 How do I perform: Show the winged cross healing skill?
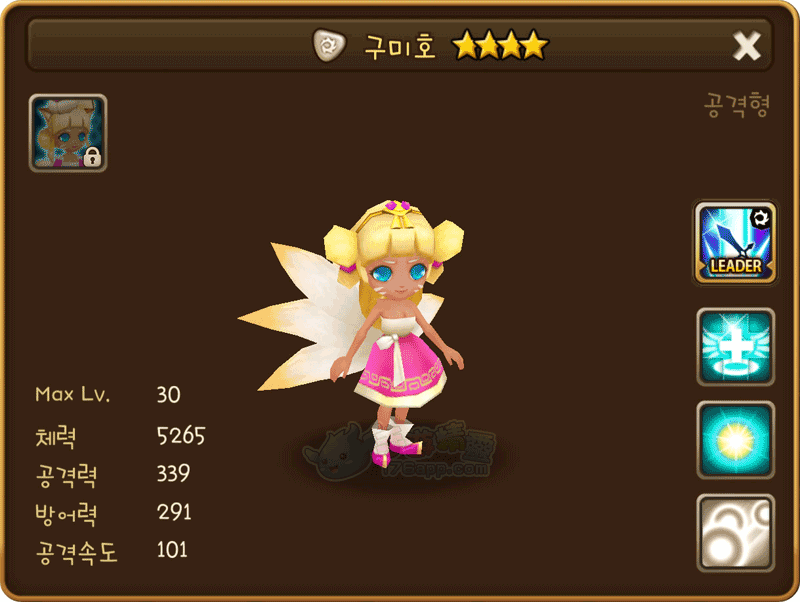pos(735,347)
